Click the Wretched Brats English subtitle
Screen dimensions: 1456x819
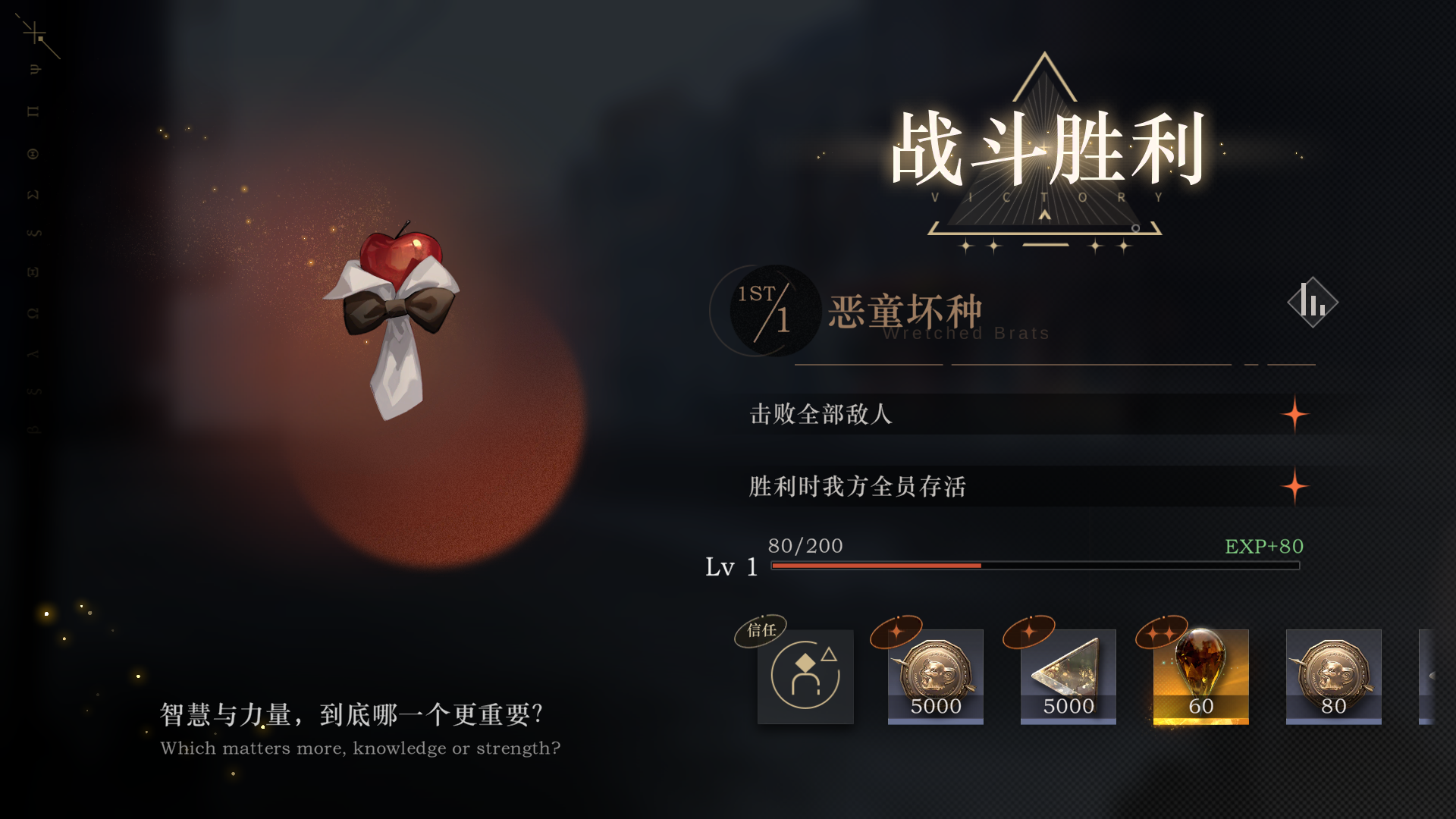click(x=965, y=334)
